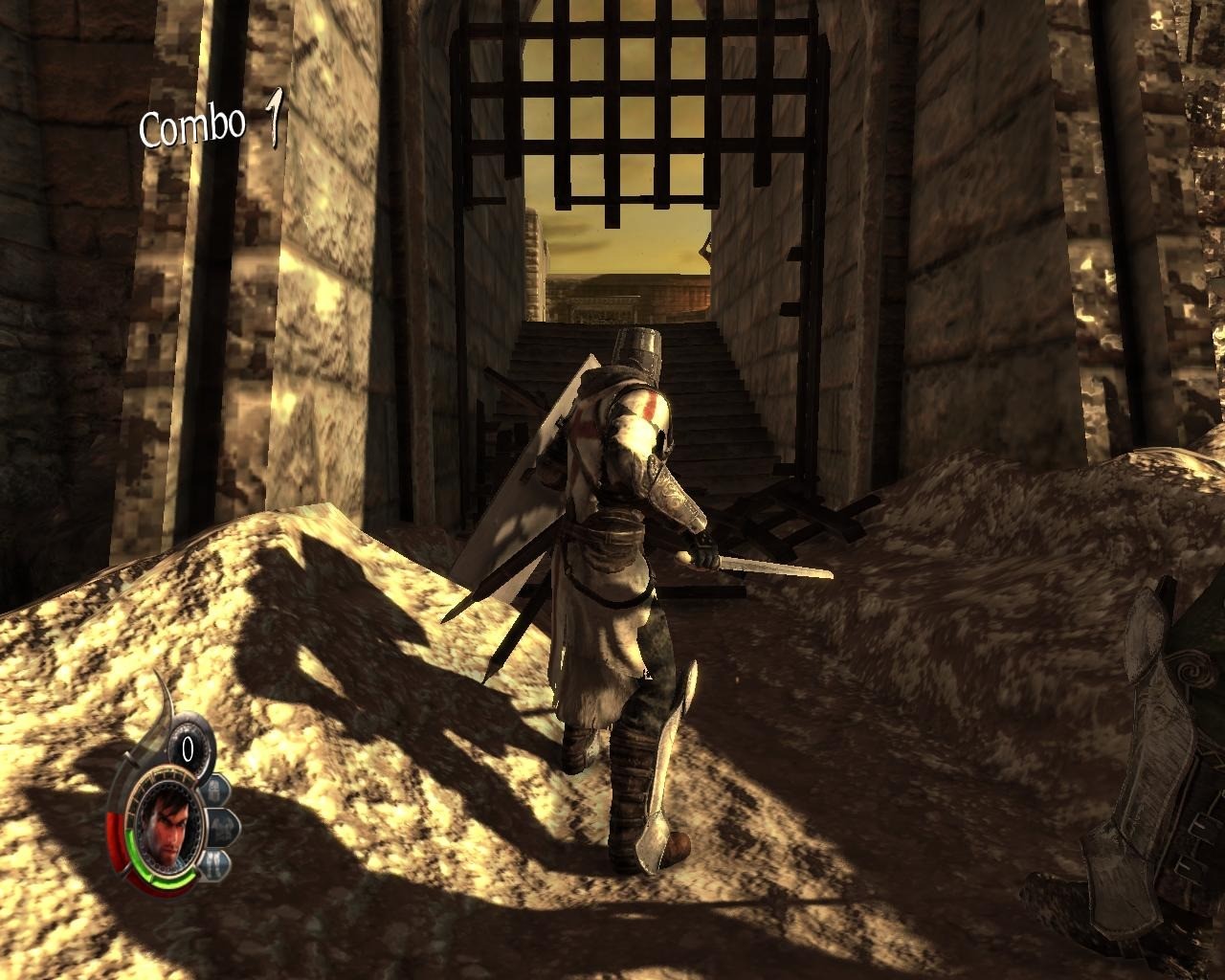
Task: Select the helmet armor icon beside portrait
Action: coord(212,791)
